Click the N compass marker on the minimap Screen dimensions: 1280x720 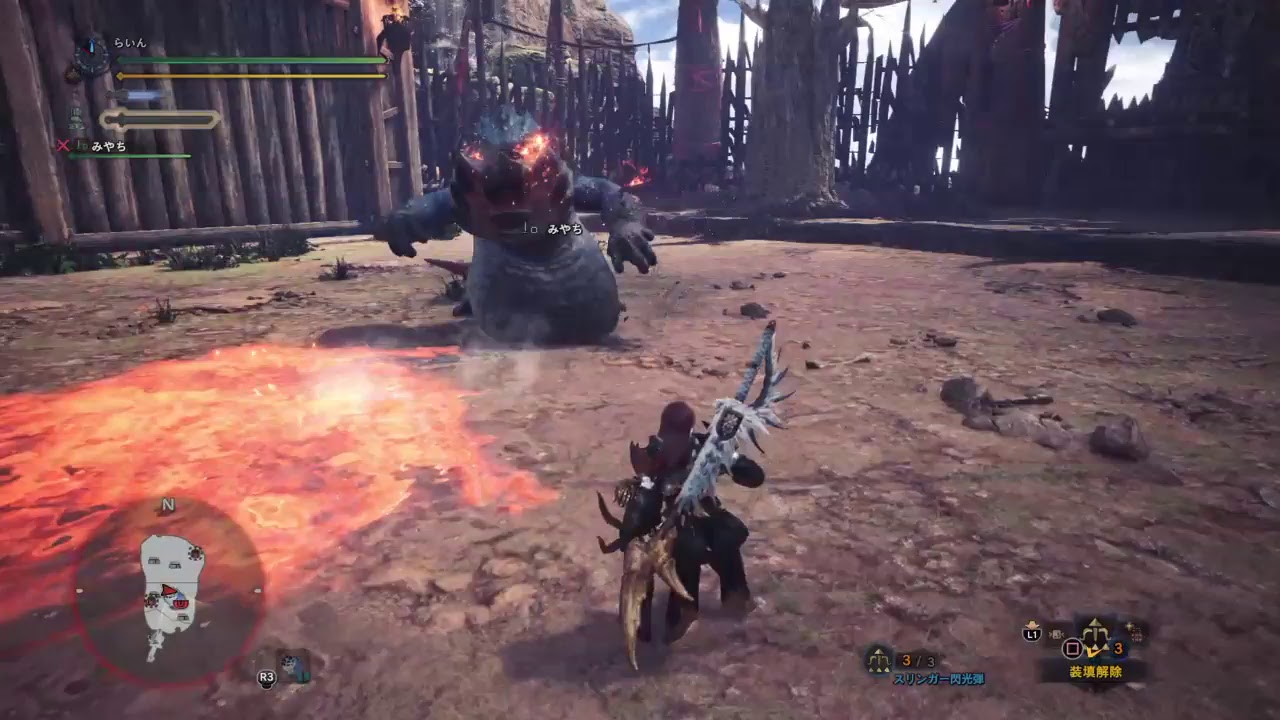coord(168,505)
